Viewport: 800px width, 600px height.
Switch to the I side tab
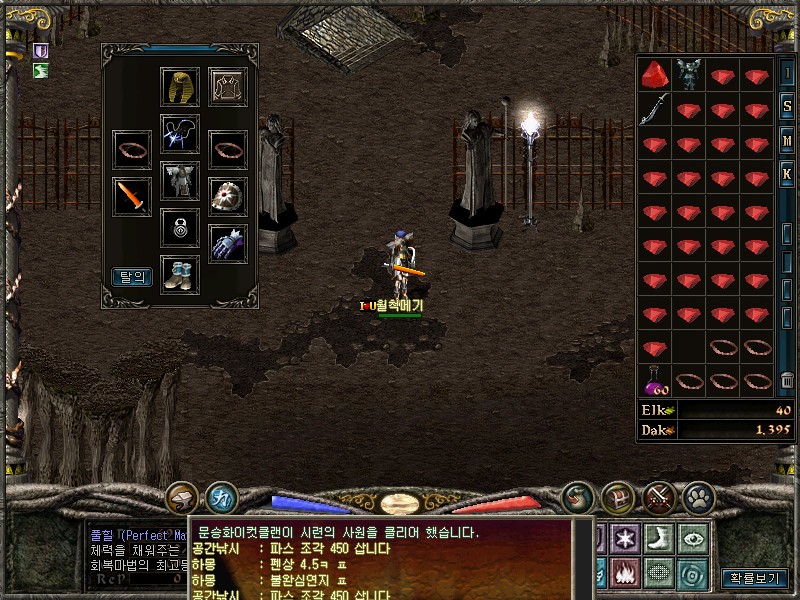tap(788, 73)
